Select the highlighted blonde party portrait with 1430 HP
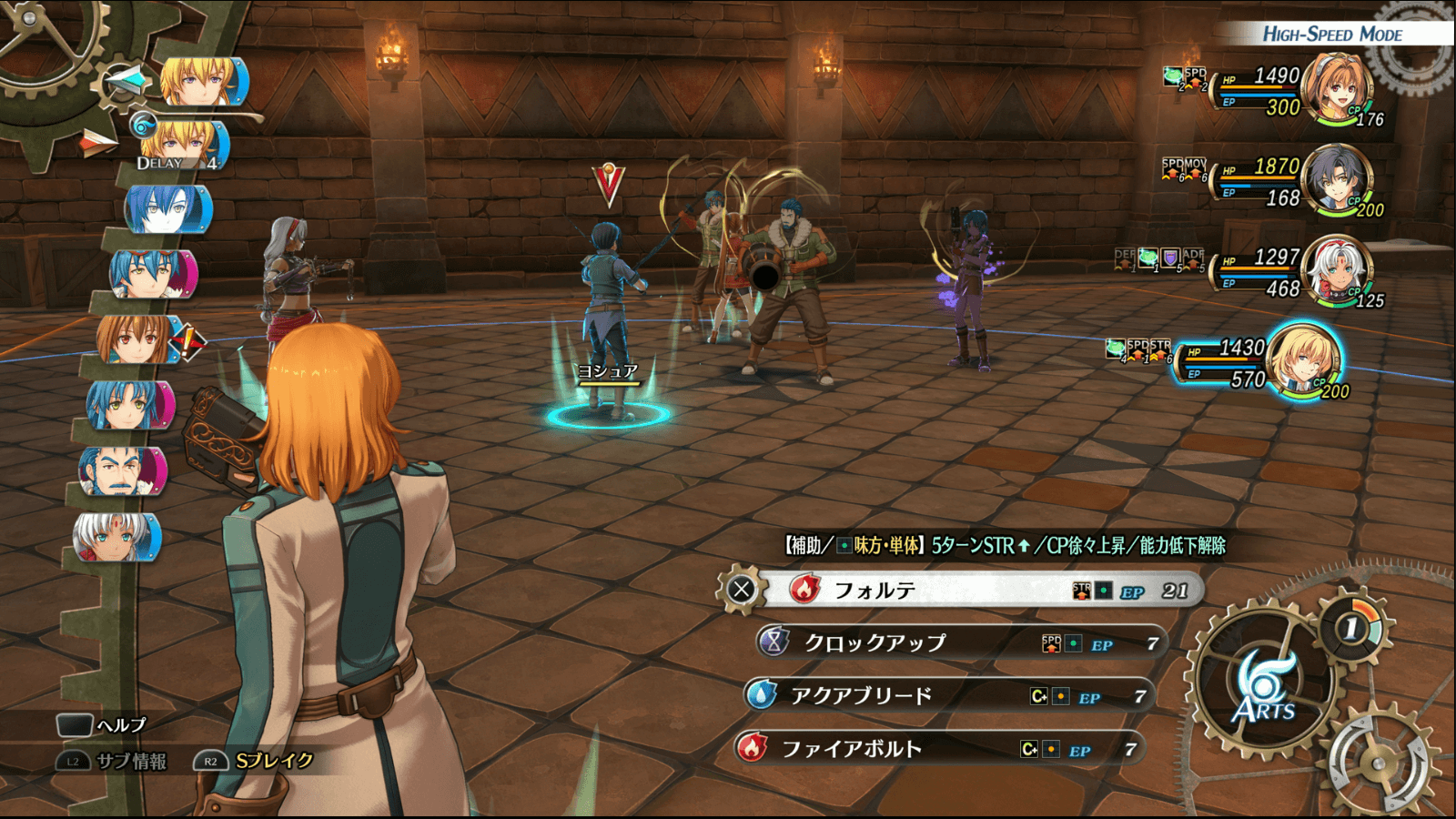 pyautogui.click(x=1303, y=360)
